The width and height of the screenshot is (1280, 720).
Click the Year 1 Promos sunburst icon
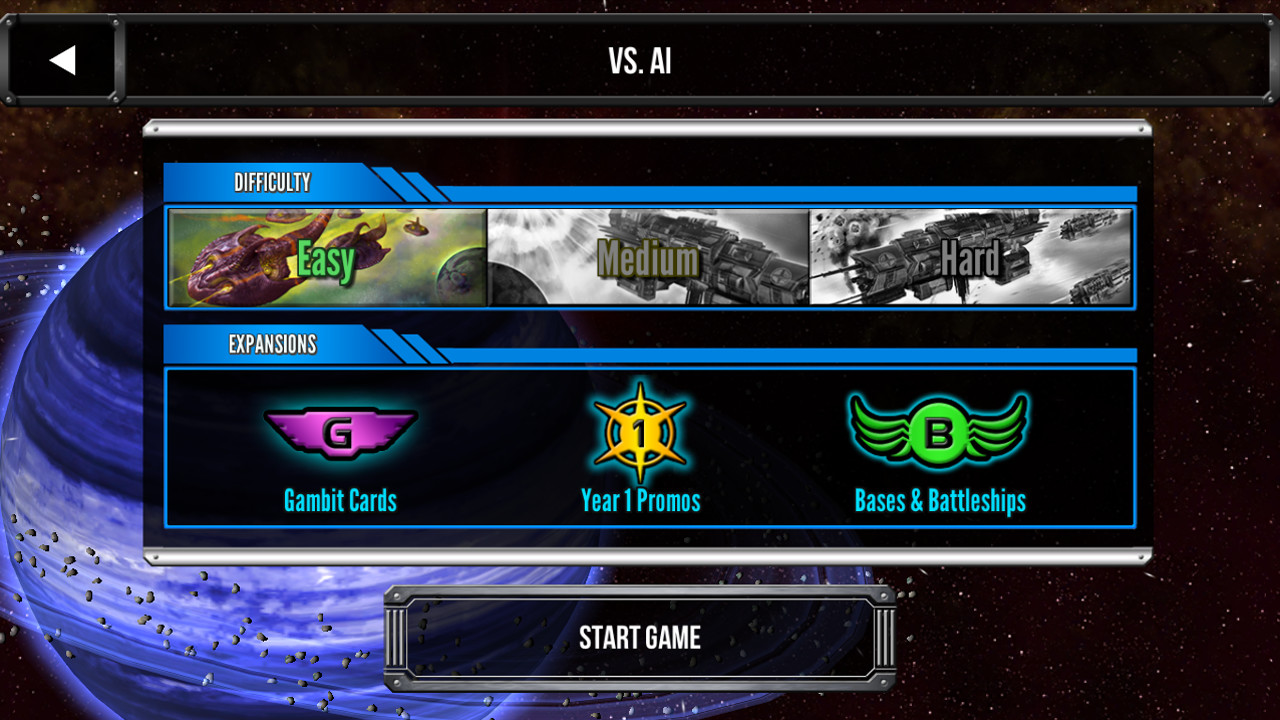click(640, 430)
